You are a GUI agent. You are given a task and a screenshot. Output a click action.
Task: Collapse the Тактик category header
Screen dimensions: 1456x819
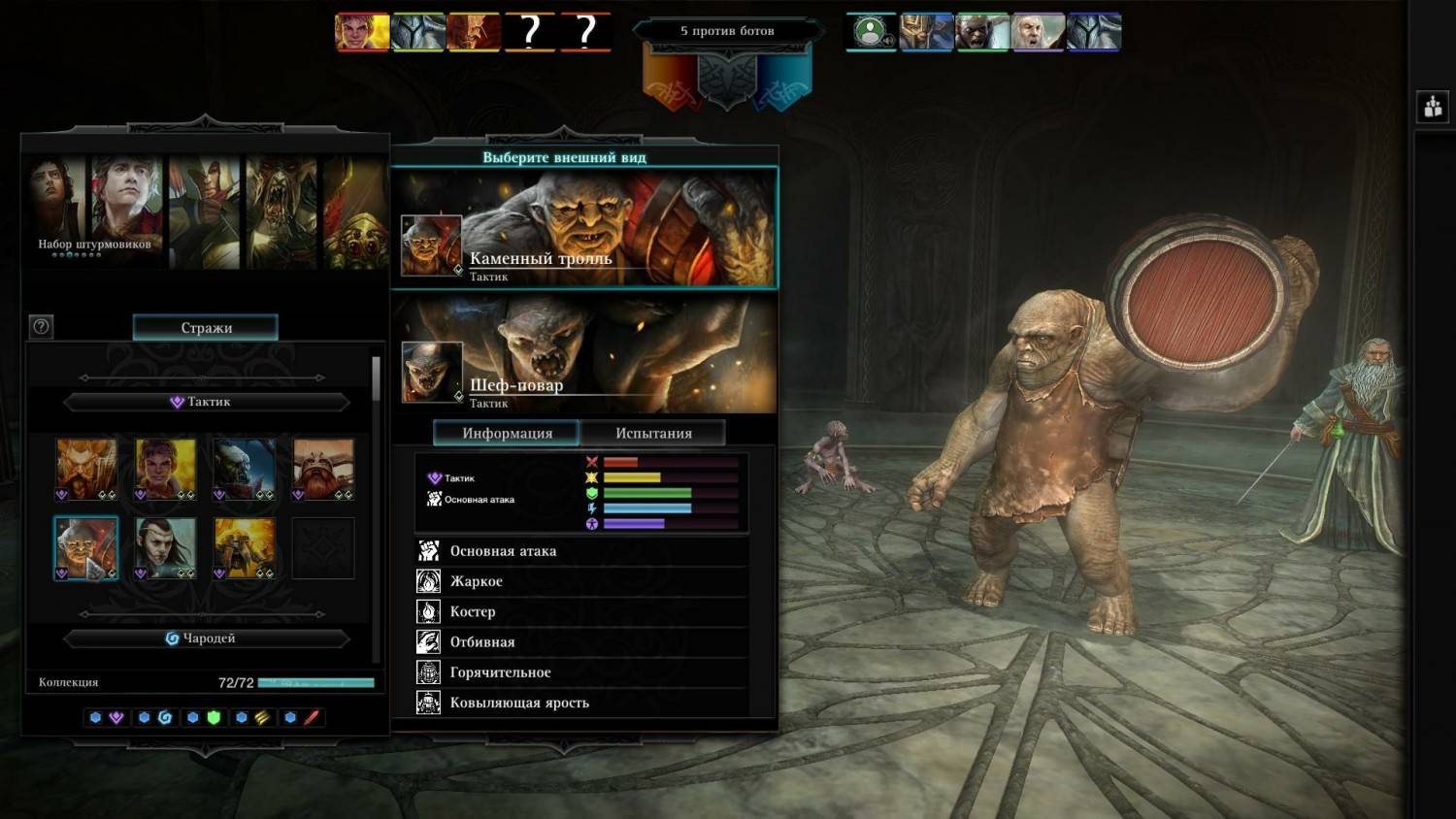[x=206, y=402]
